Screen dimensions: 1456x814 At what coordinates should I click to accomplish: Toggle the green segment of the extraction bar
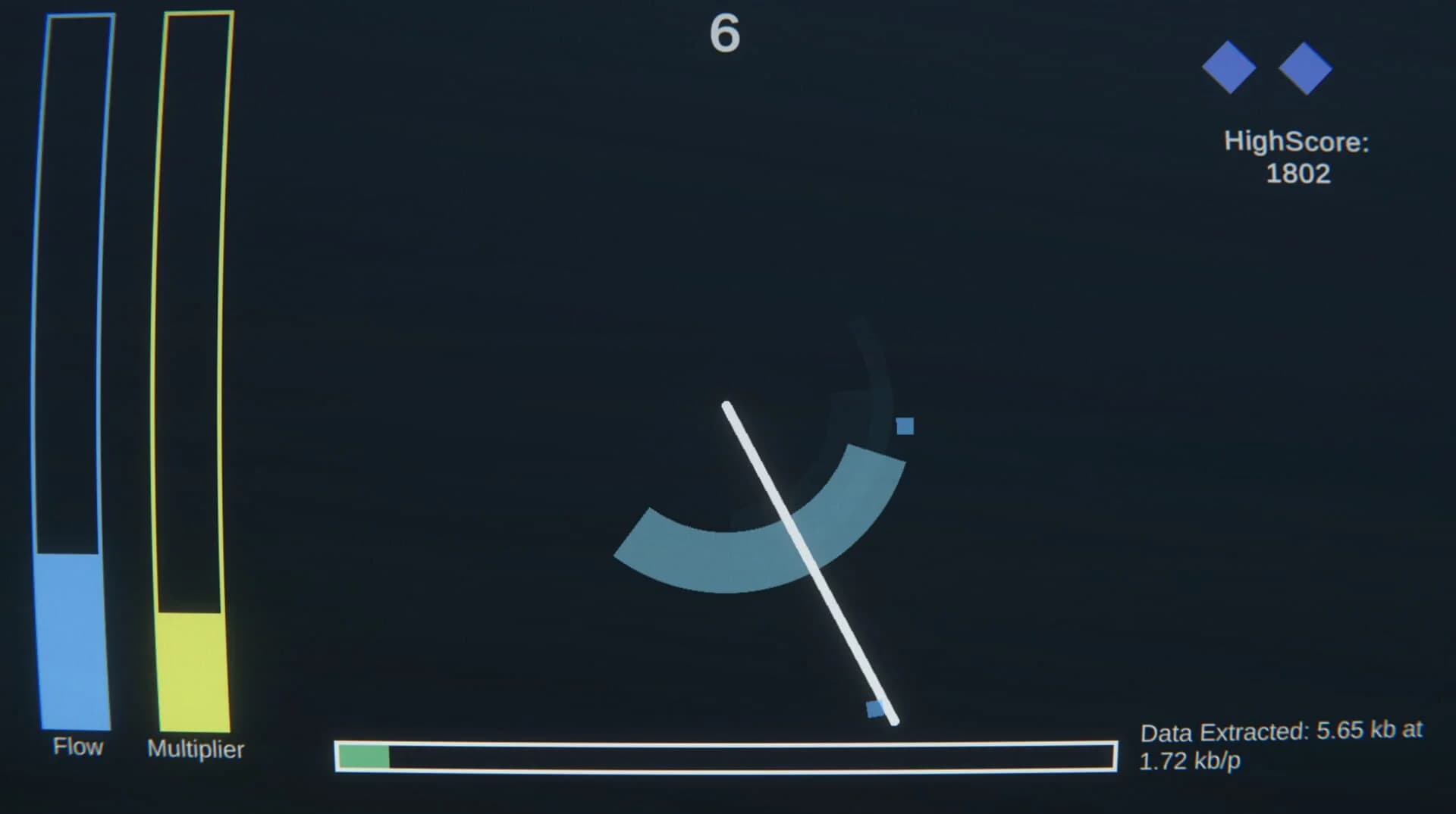click(x=362, y=756)
